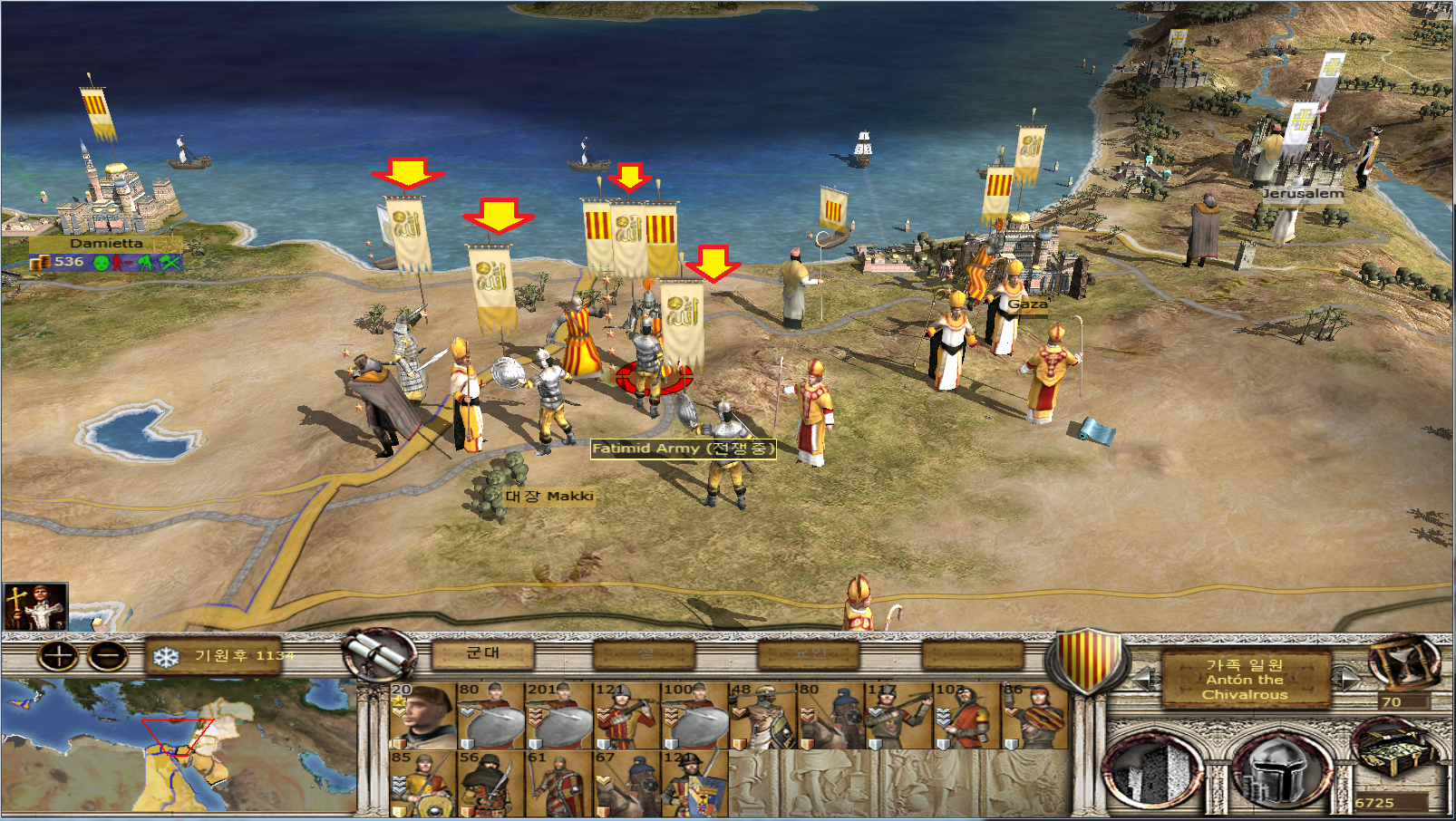This screenshot has width=1456, height=821.
Task: Switch to the 군대 army tab
Action: coord(482,653)
